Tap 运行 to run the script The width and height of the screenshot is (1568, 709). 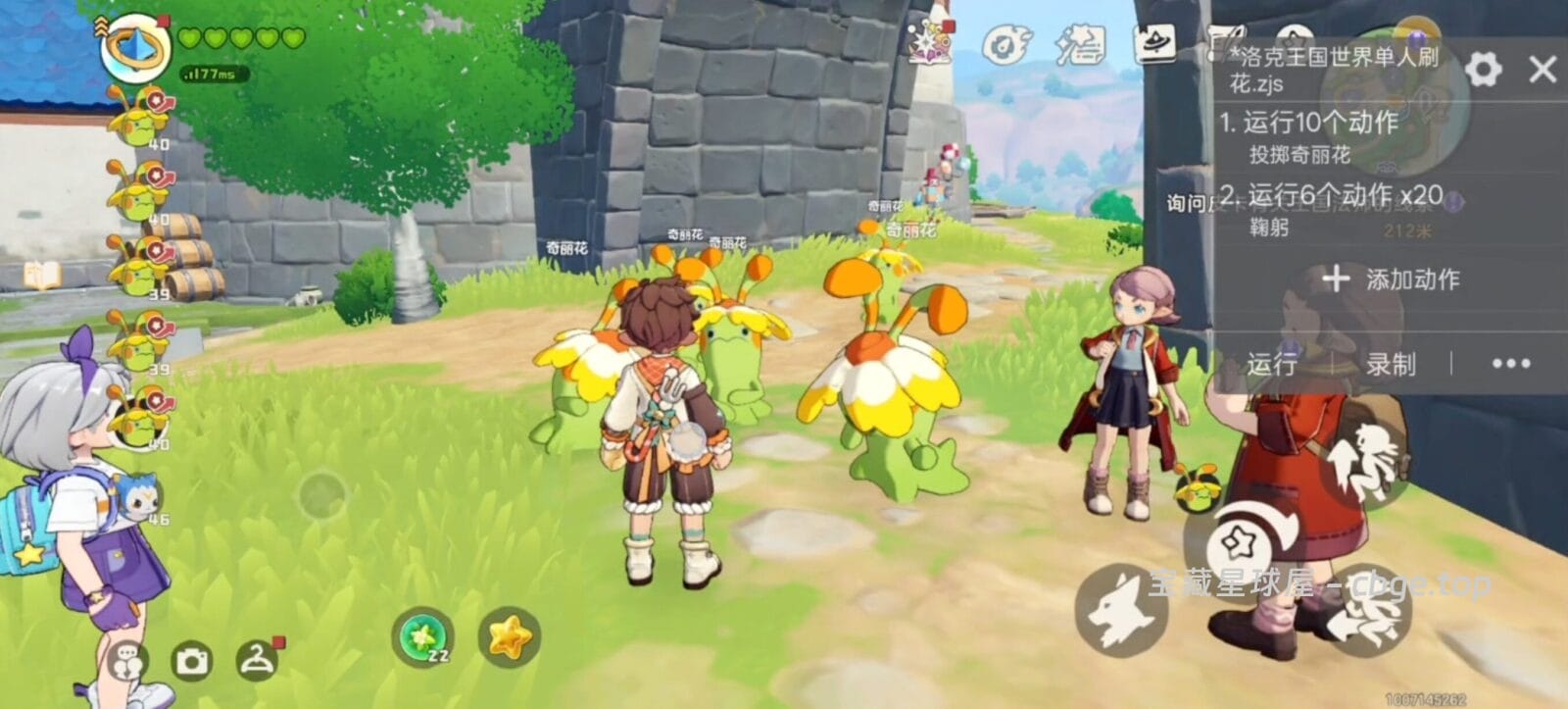pyautogui.click(x=1272, y=364)
